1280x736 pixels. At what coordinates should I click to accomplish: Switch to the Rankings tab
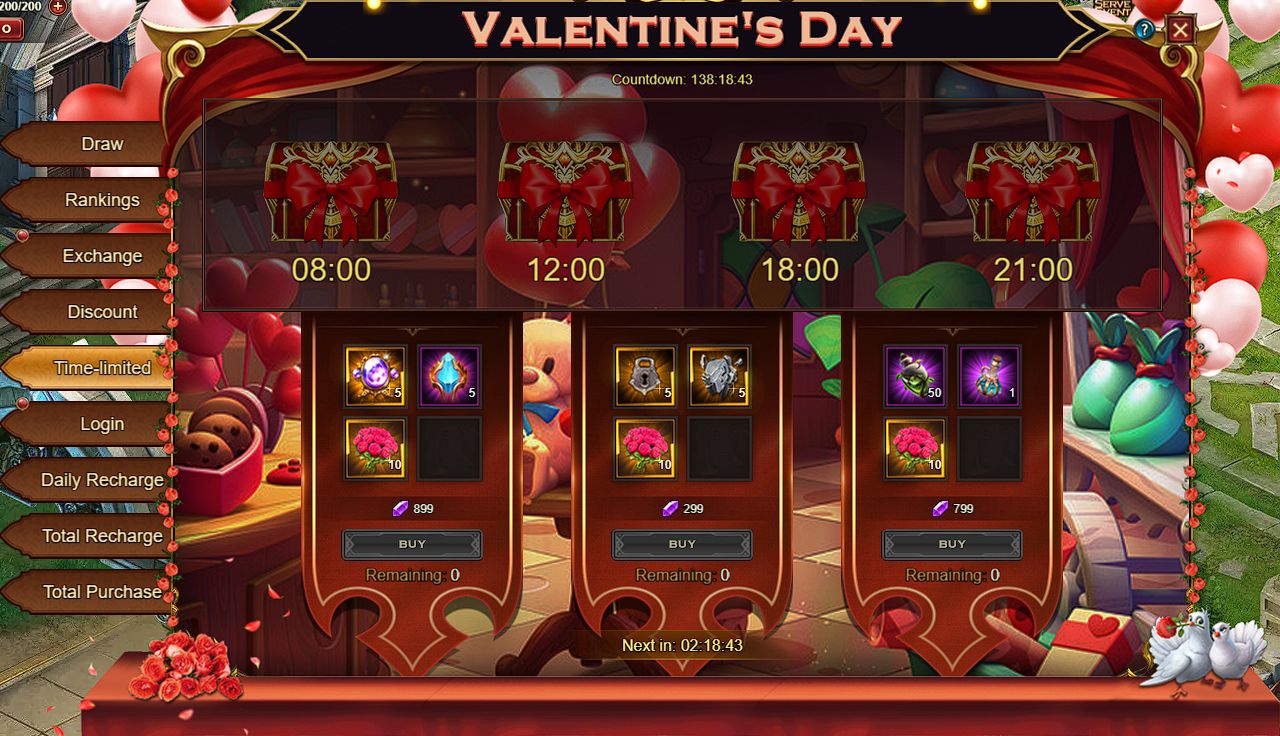(x=101, y=200)
